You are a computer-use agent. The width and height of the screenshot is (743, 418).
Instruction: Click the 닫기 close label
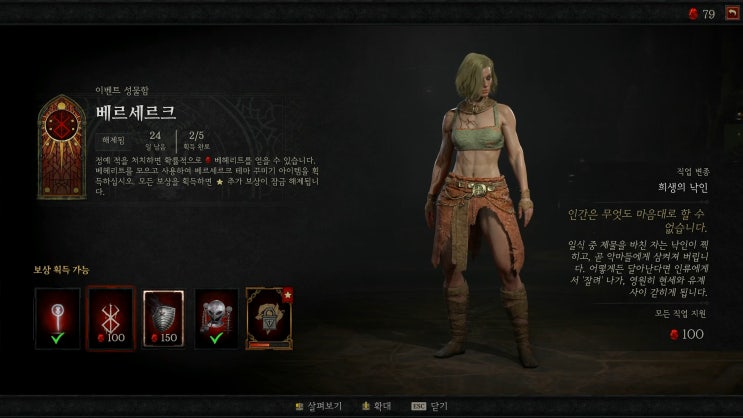pyautogui.click(x=441, y=407)
